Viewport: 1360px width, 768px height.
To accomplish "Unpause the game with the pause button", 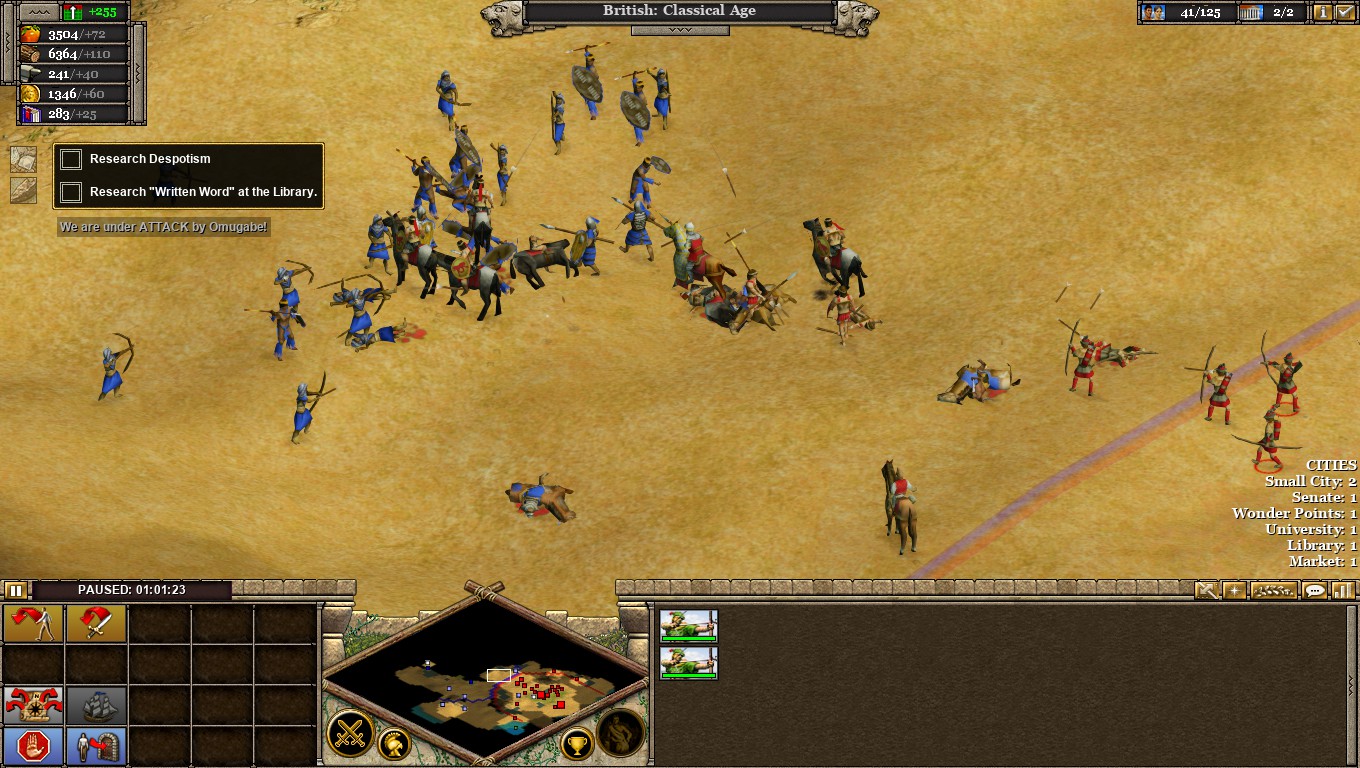I will [16, 590].
